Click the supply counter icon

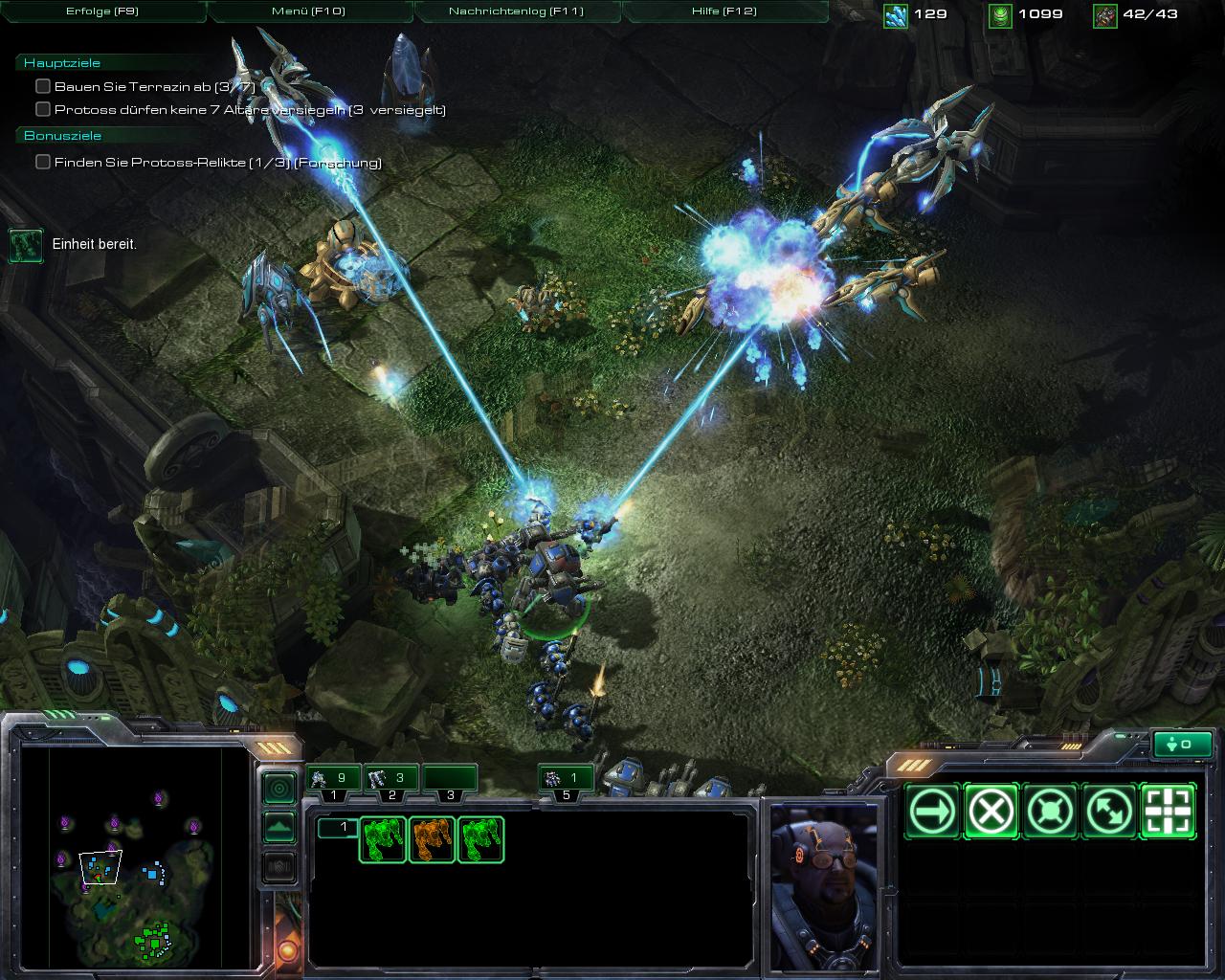point(1106,14)
